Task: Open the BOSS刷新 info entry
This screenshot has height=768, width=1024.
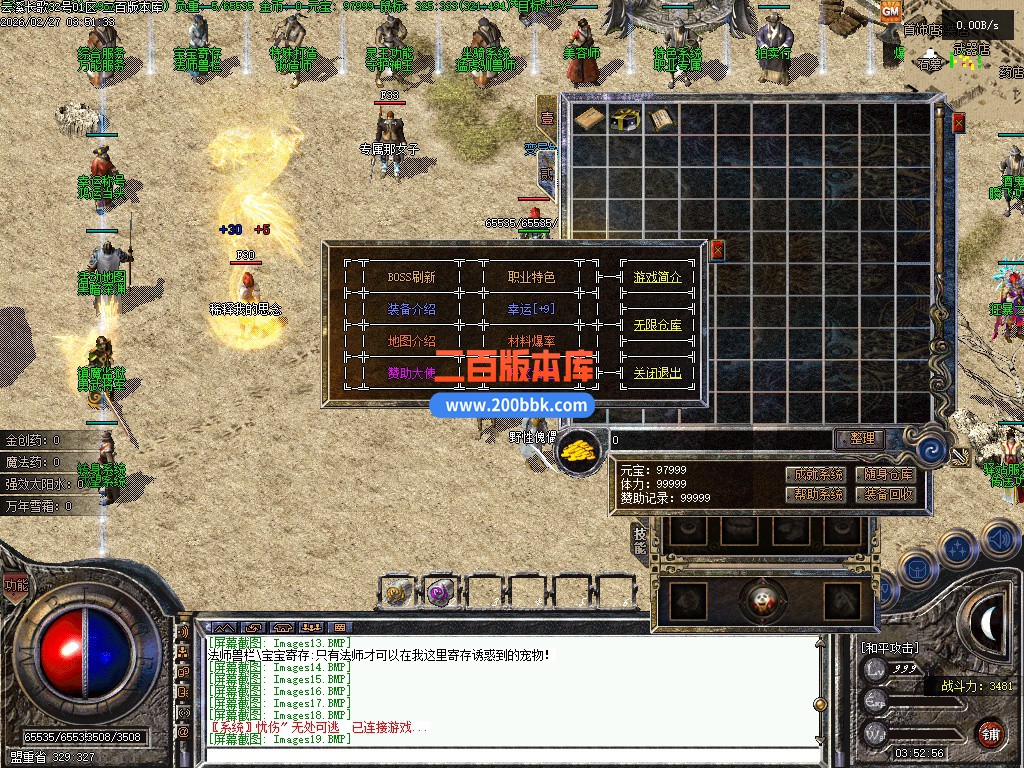Action: pos(411,277)
